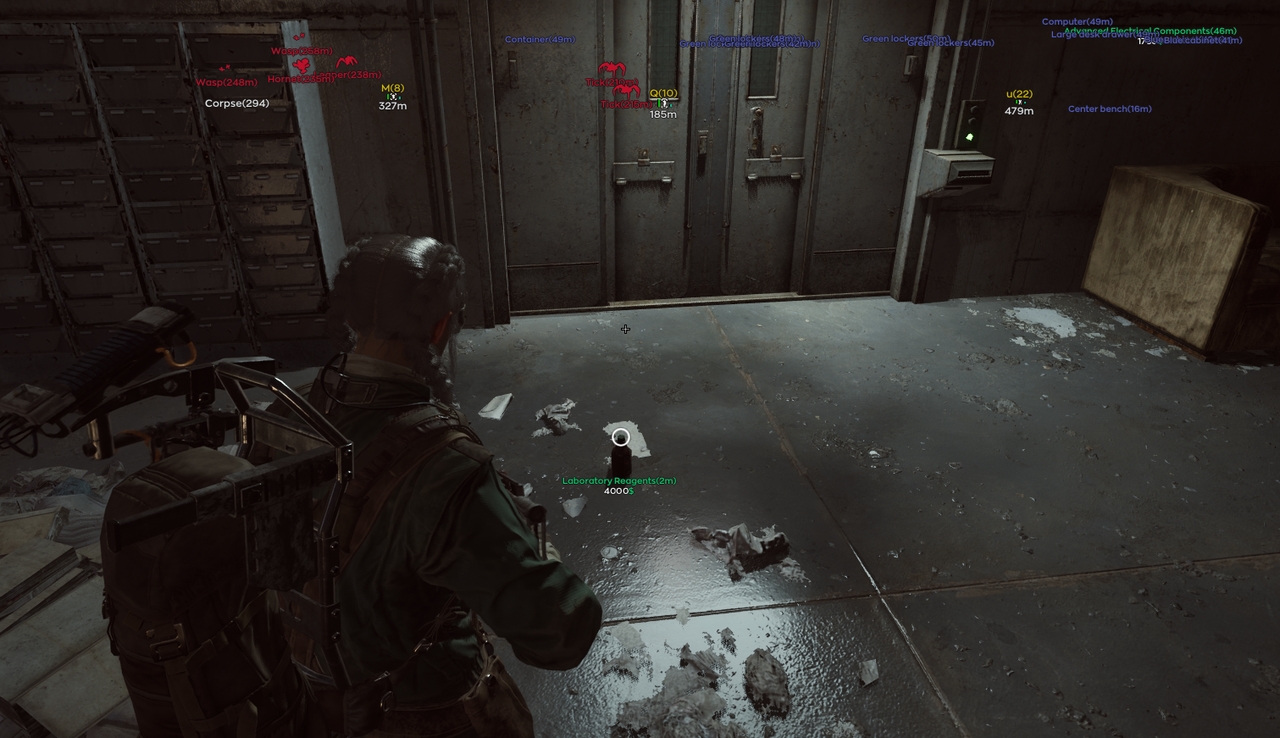Click the crosshair reticle in screen center
The height and width of the screenshot is (738, 1280).
[x=625, y=329]
